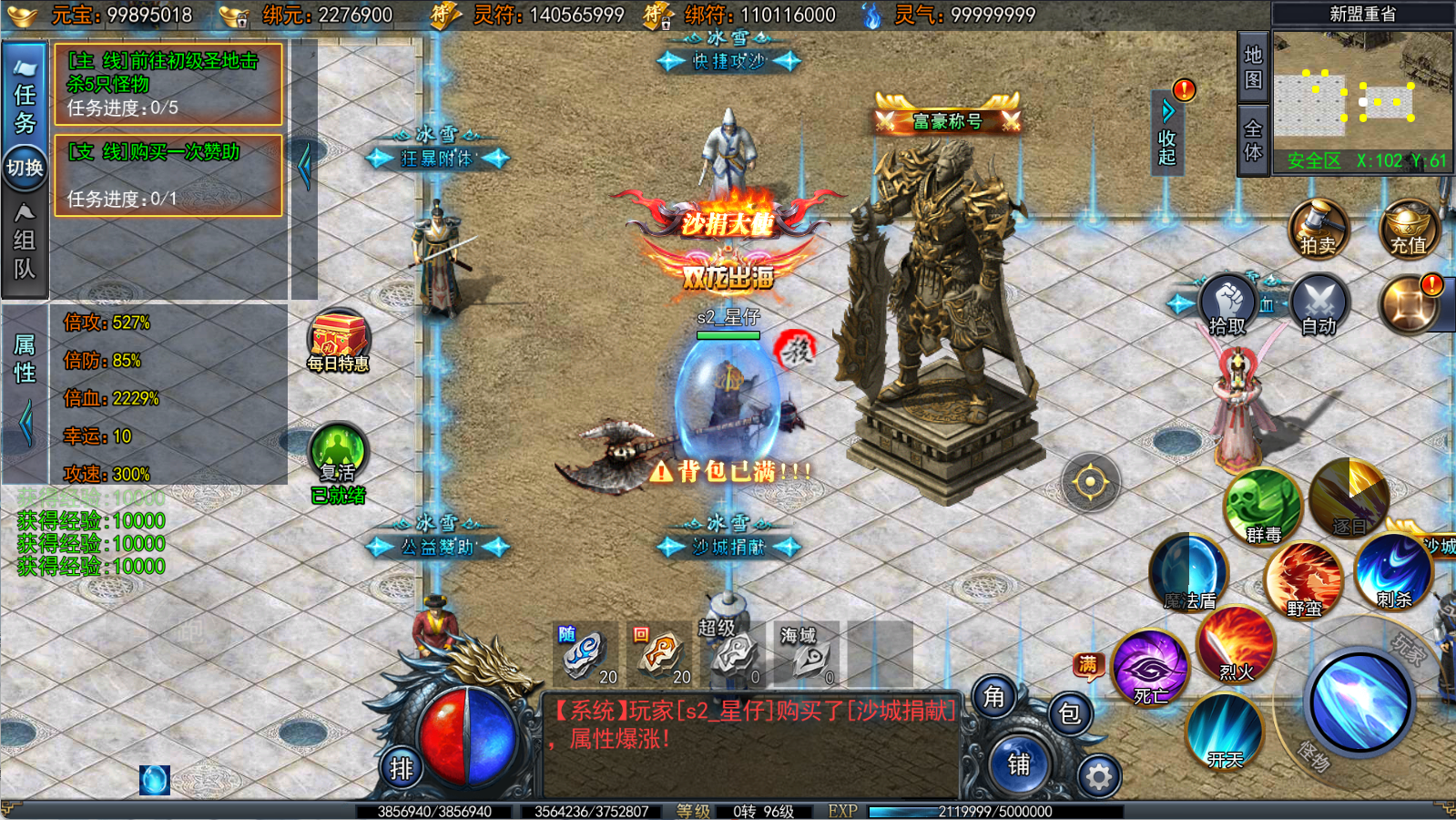Activate the 复活 revive icon

338,453
